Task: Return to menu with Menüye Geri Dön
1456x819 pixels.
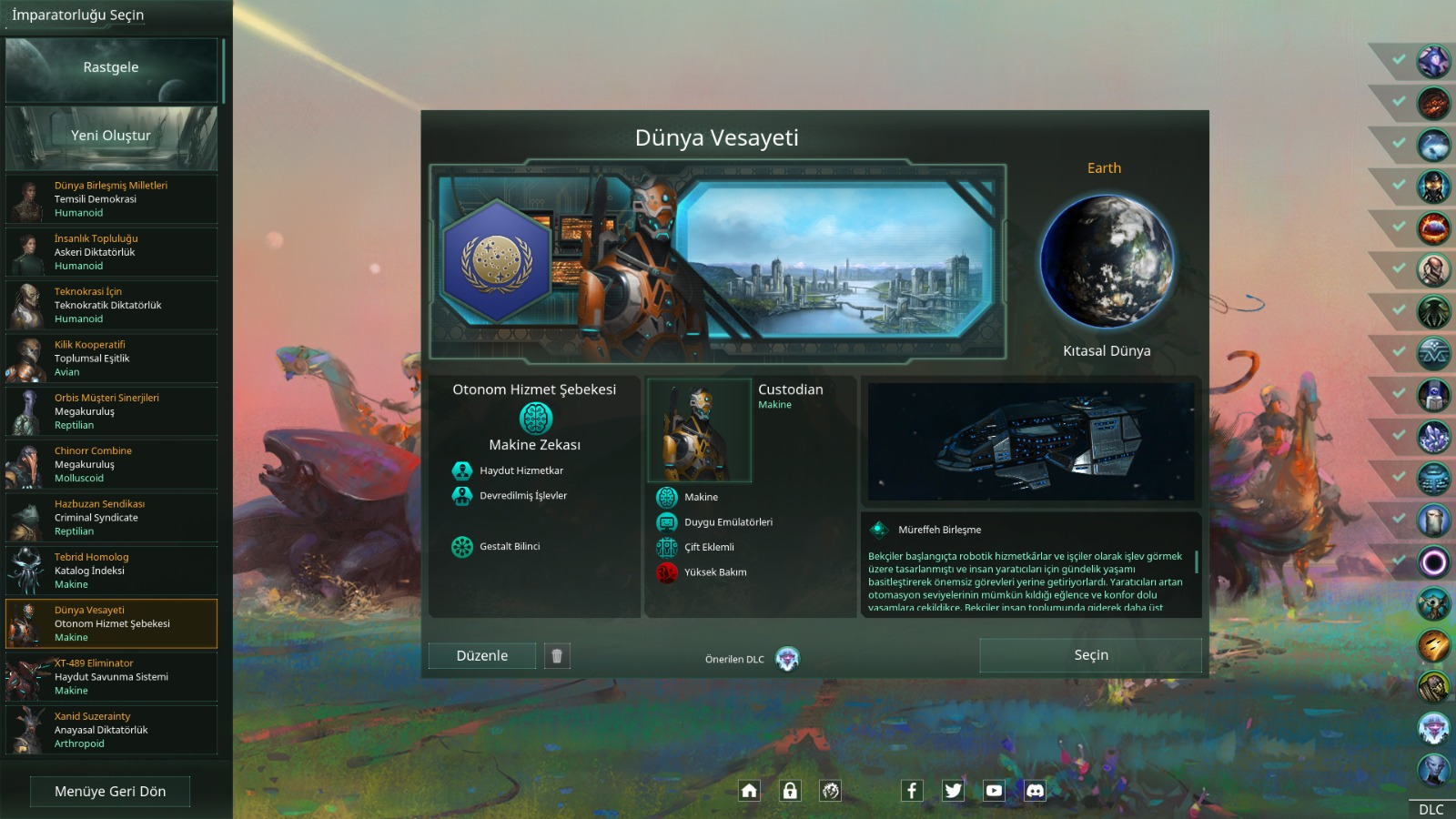Action: click(x=110, y=792)
